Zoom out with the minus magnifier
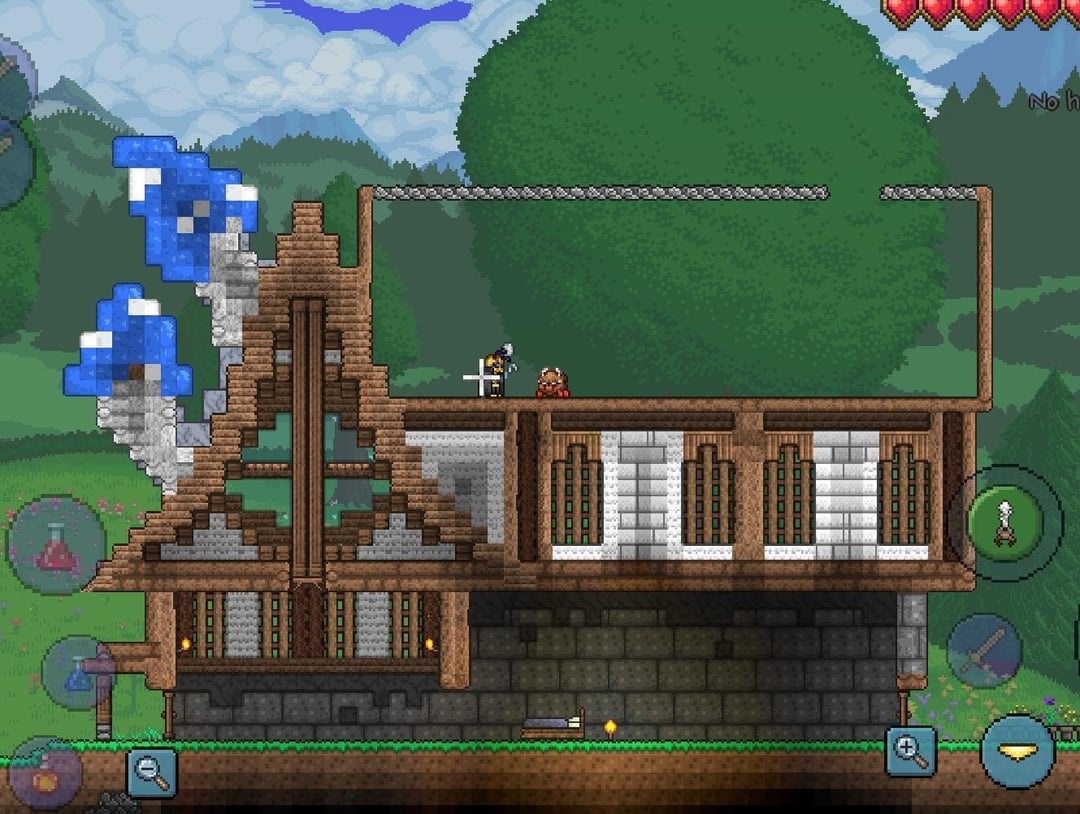Screen dimensions: 1080x814 coord(151,771)
